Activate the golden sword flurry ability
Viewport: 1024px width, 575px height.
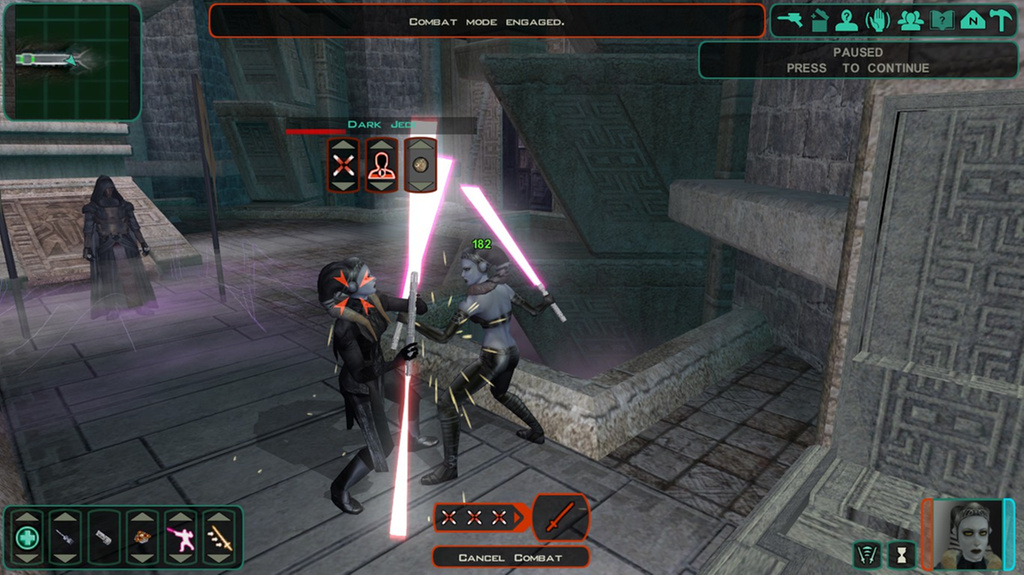coord(220,538)
